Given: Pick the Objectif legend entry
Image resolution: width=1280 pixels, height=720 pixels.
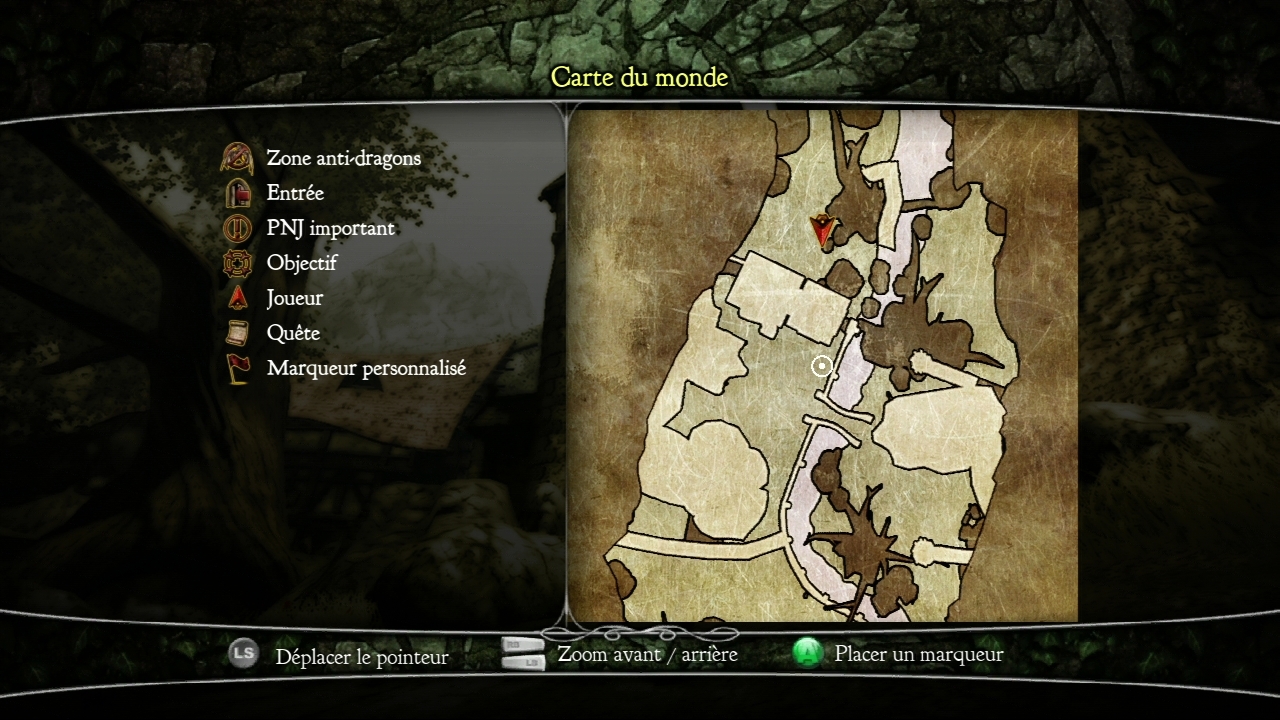Looking at the screenshot, I should tap(301, 263).
